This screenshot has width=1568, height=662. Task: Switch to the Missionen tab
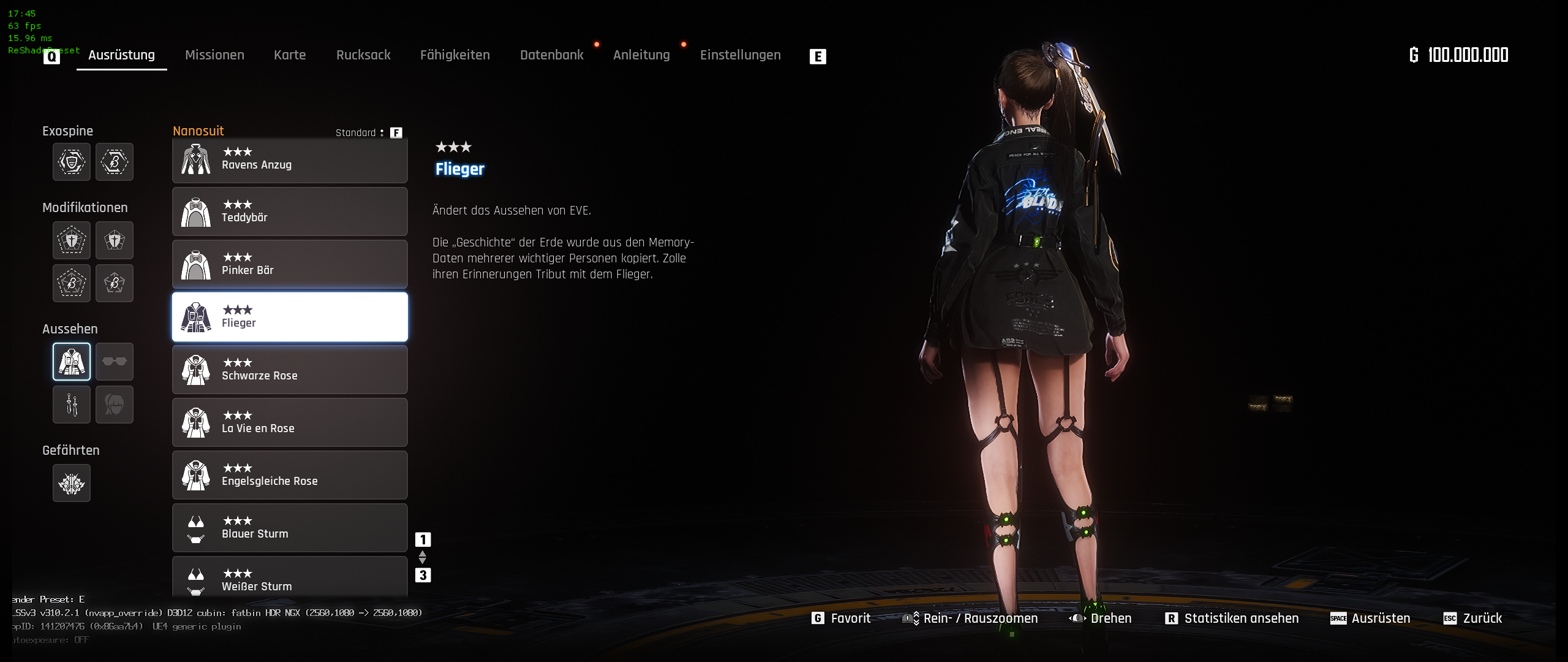pyautogui.click(x=214, y=55)
